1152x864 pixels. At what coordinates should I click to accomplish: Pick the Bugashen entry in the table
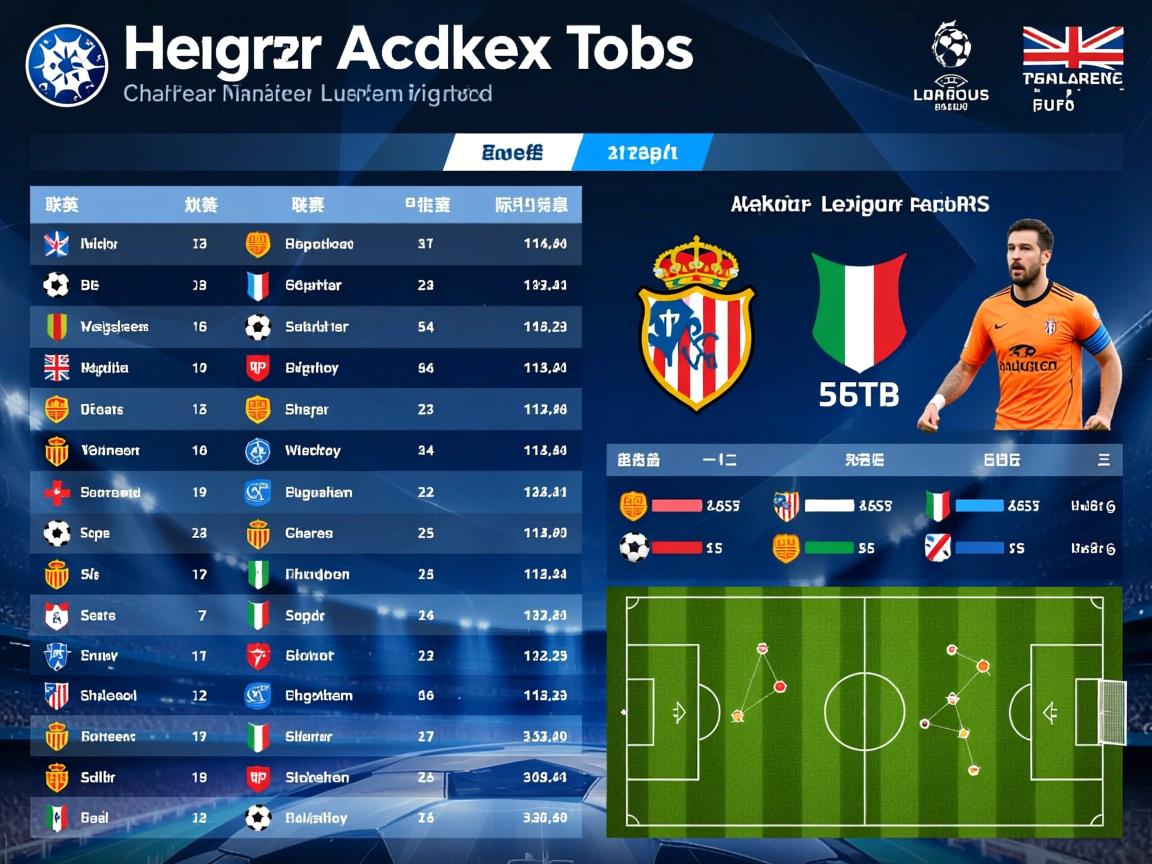coord(318,492)
